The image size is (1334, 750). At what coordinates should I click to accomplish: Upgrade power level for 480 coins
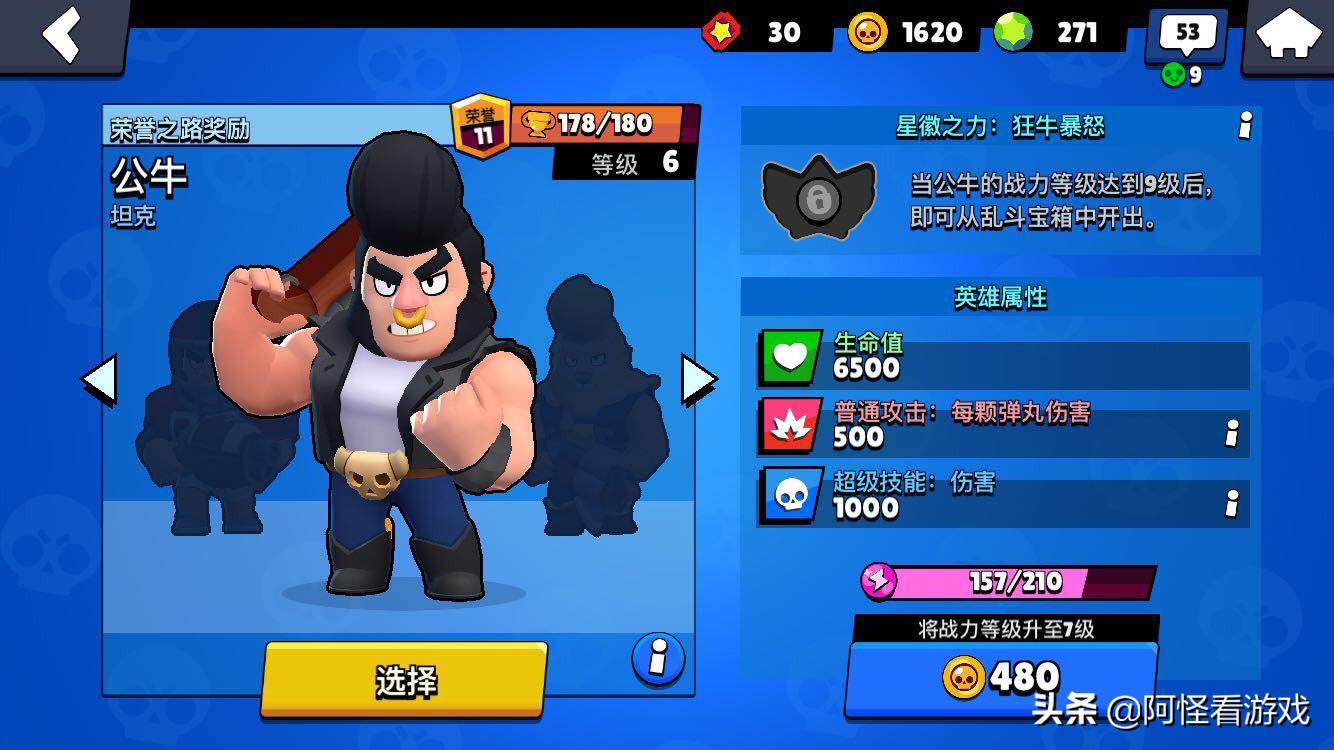(1002, 678)
